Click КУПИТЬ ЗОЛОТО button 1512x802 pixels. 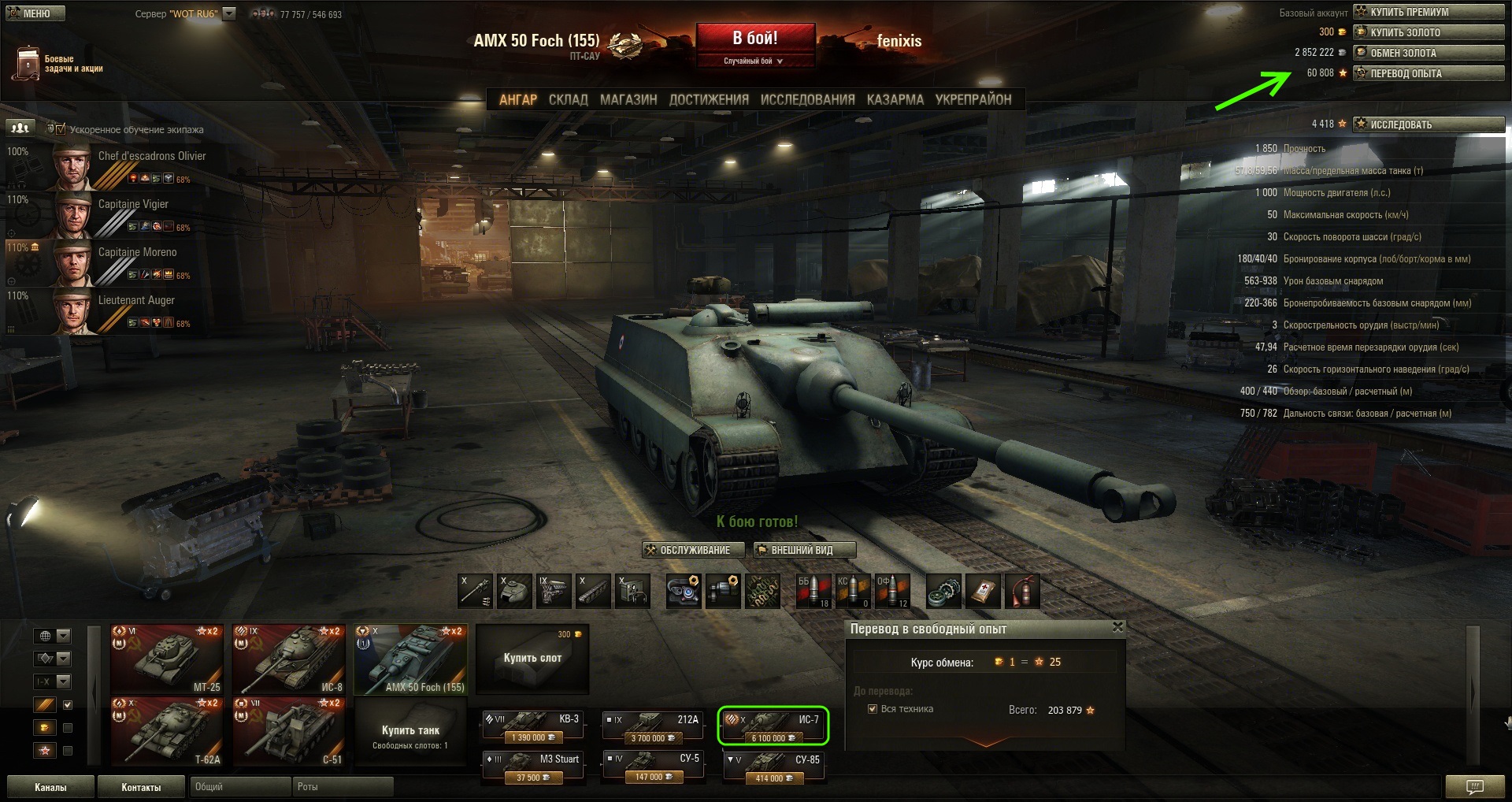pyautogui.click(x=1428, y=32)
